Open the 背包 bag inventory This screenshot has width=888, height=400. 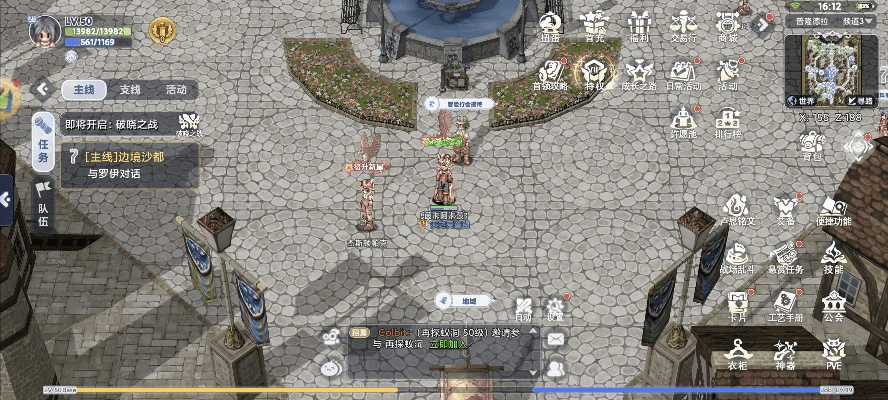click(x=812, y=148)
